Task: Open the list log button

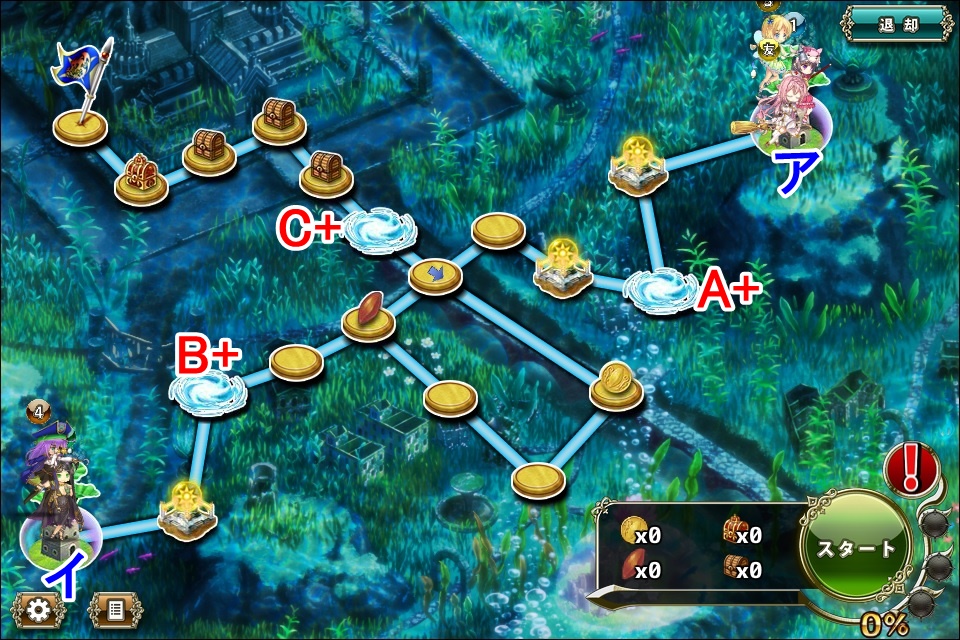Action: click(114, 609)
